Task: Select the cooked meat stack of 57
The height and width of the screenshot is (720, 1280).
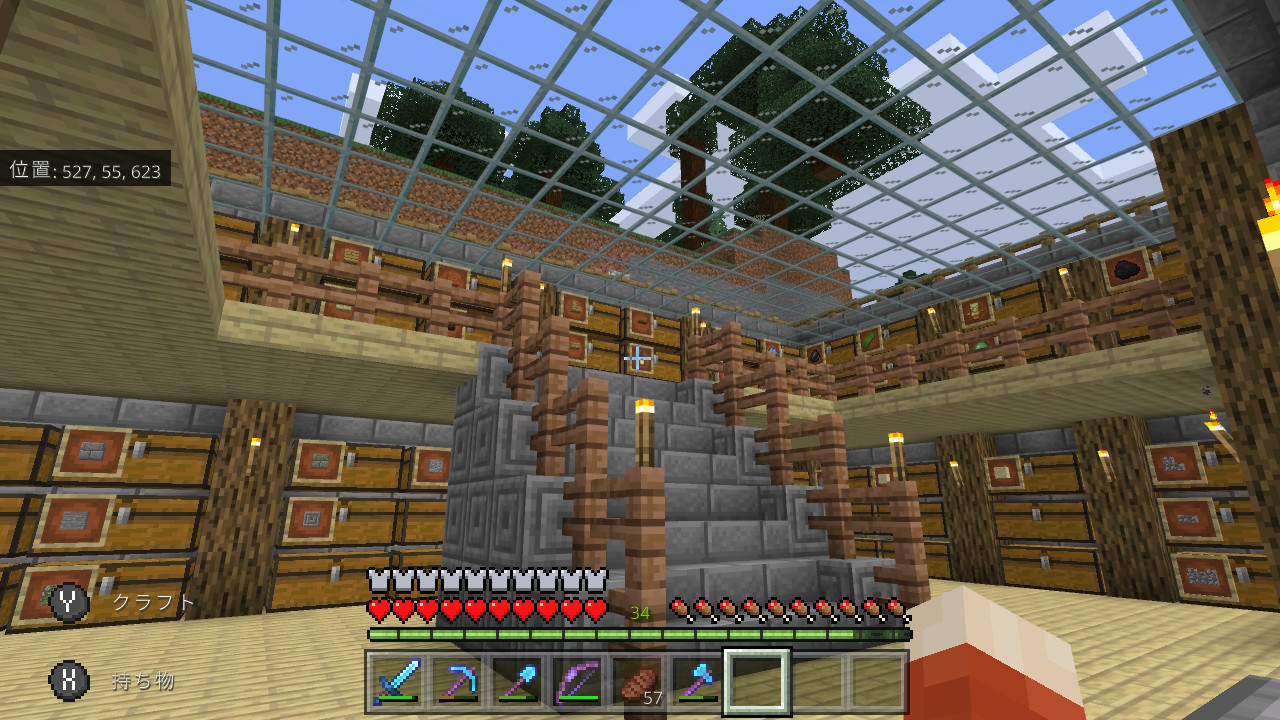Action: pyautogui.click(x=637, y=682)
